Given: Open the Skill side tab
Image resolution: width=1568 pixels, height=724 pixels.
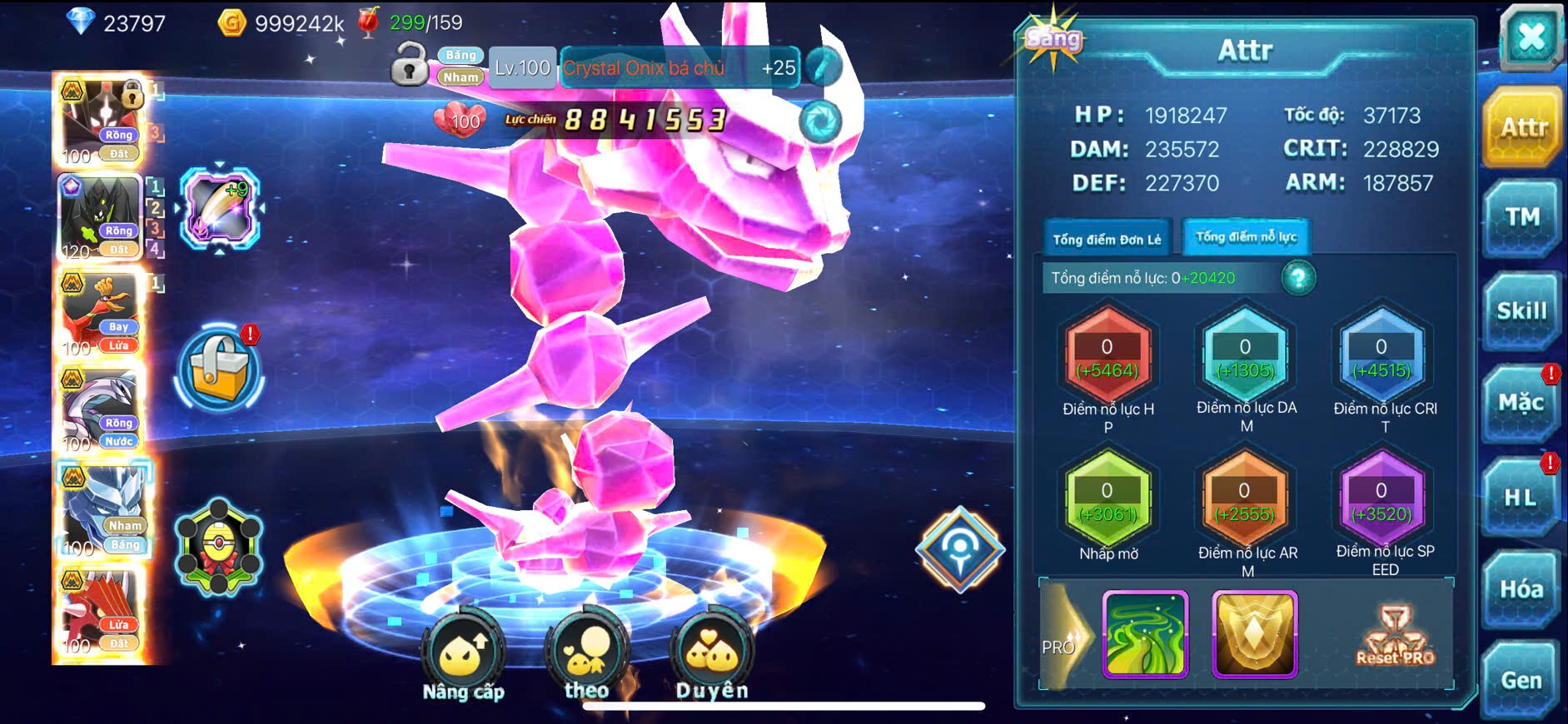Looking at the screenshot, I should 1521,311.
